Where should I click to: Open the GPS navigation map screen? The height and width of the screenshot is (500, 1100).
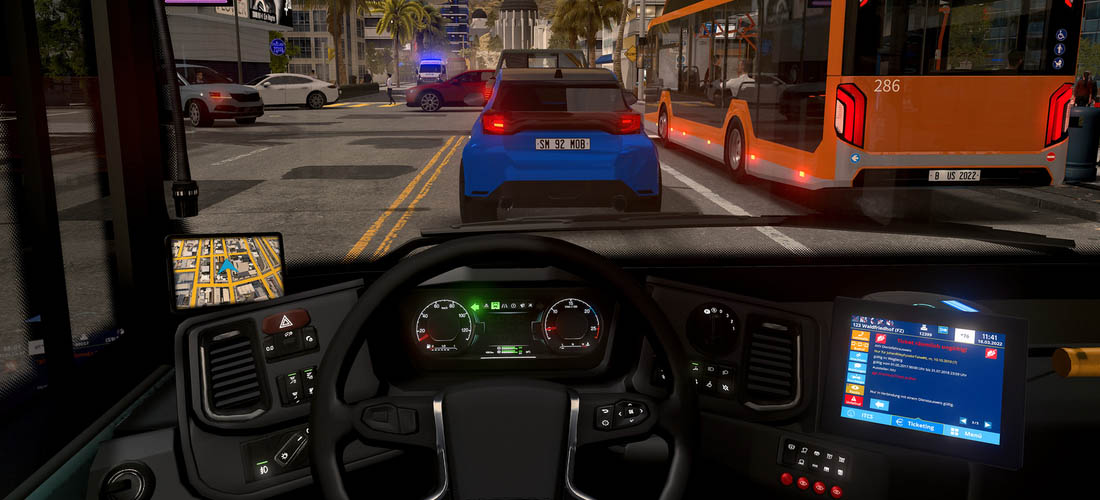tap(225, 270)
